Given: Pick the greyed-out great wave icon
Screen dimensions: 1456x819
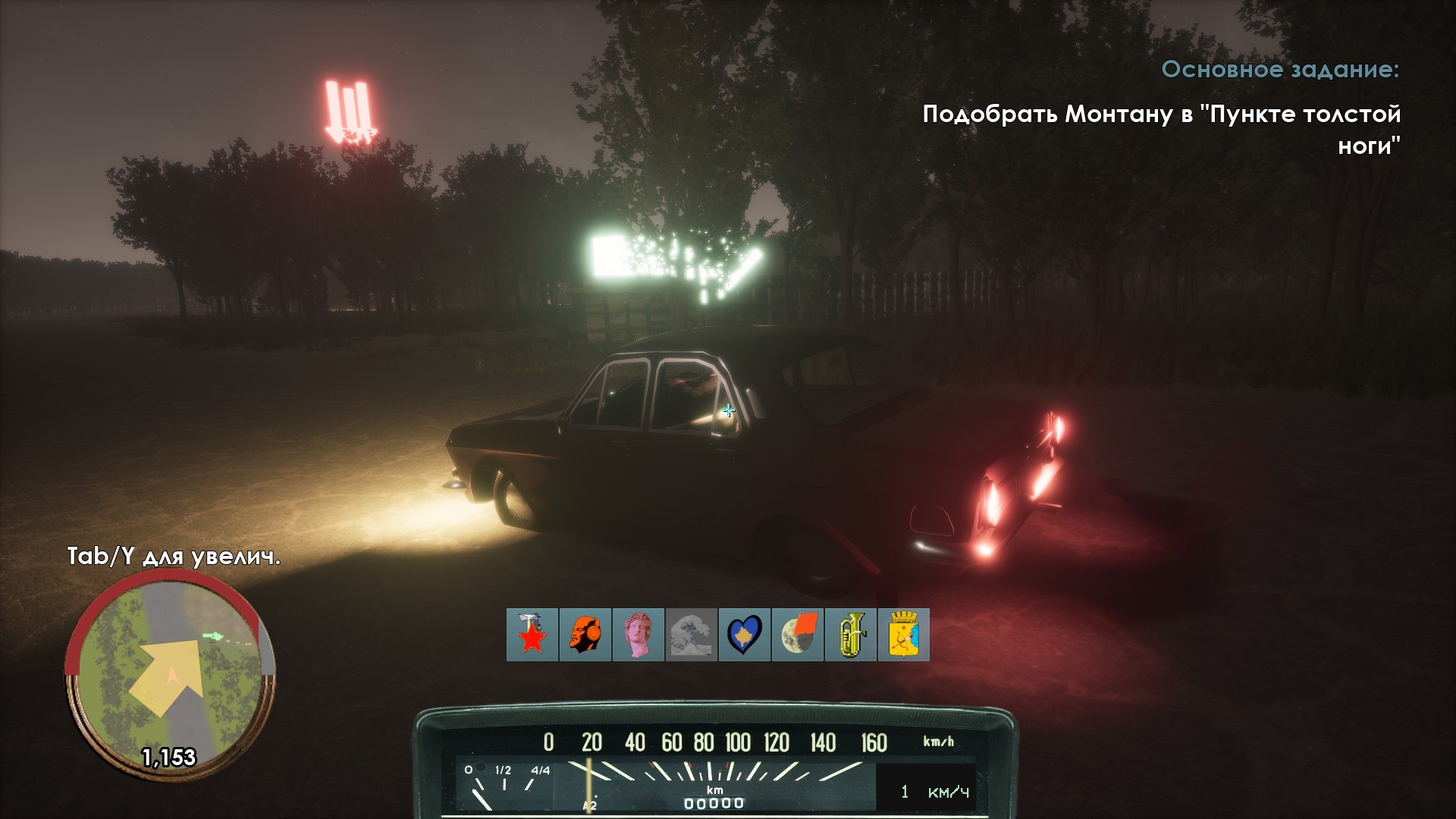Looking at the screenshot, I should pyautogui.click(x=692, y=635).
